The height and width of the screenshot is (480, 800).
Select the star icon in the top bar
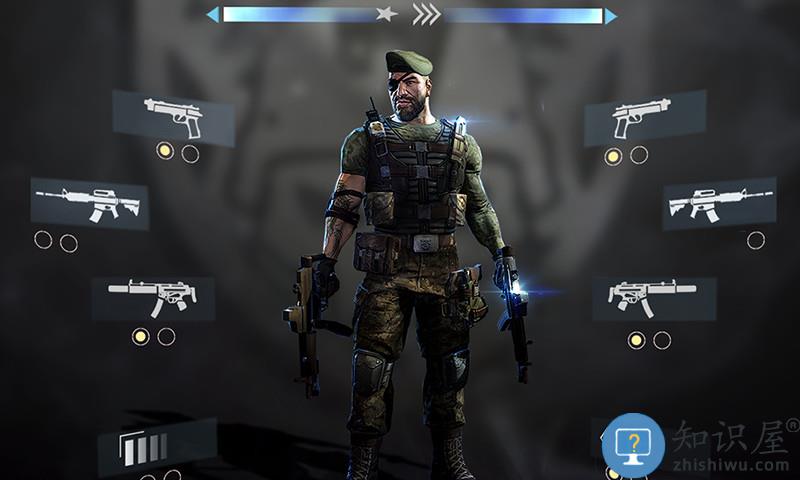(385, 15)
